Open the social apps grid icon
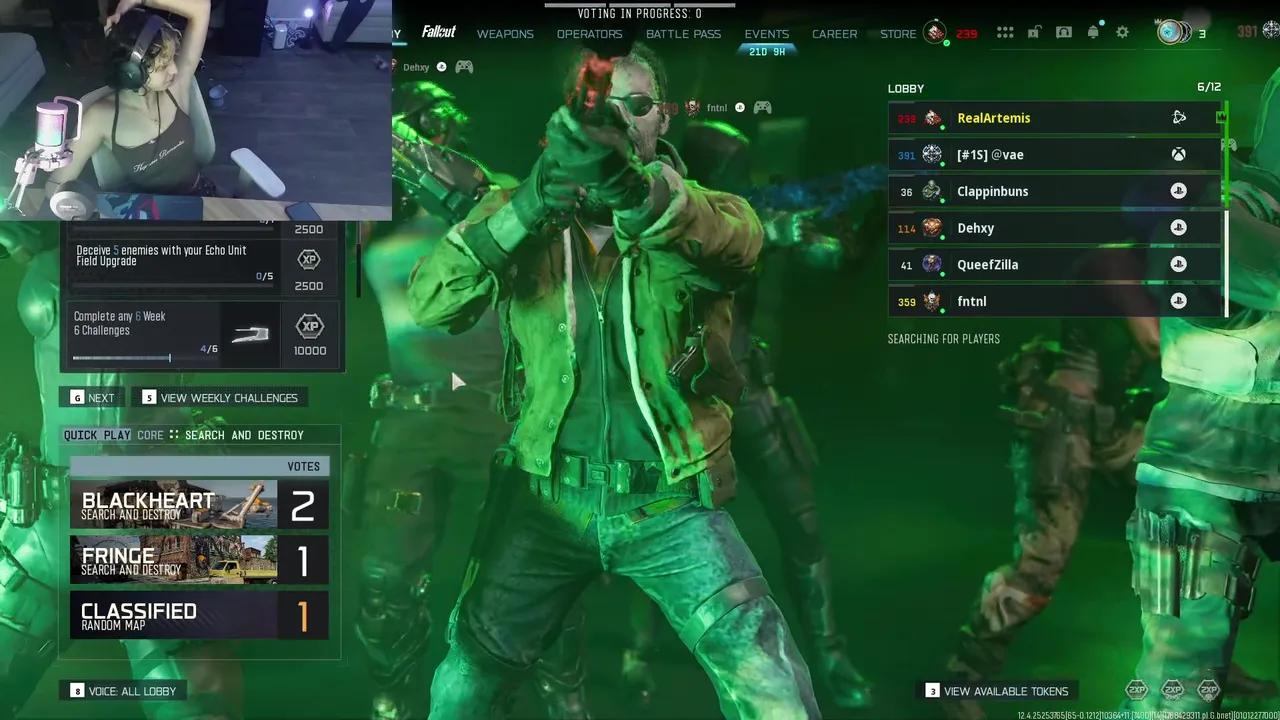 [1005, 31]
